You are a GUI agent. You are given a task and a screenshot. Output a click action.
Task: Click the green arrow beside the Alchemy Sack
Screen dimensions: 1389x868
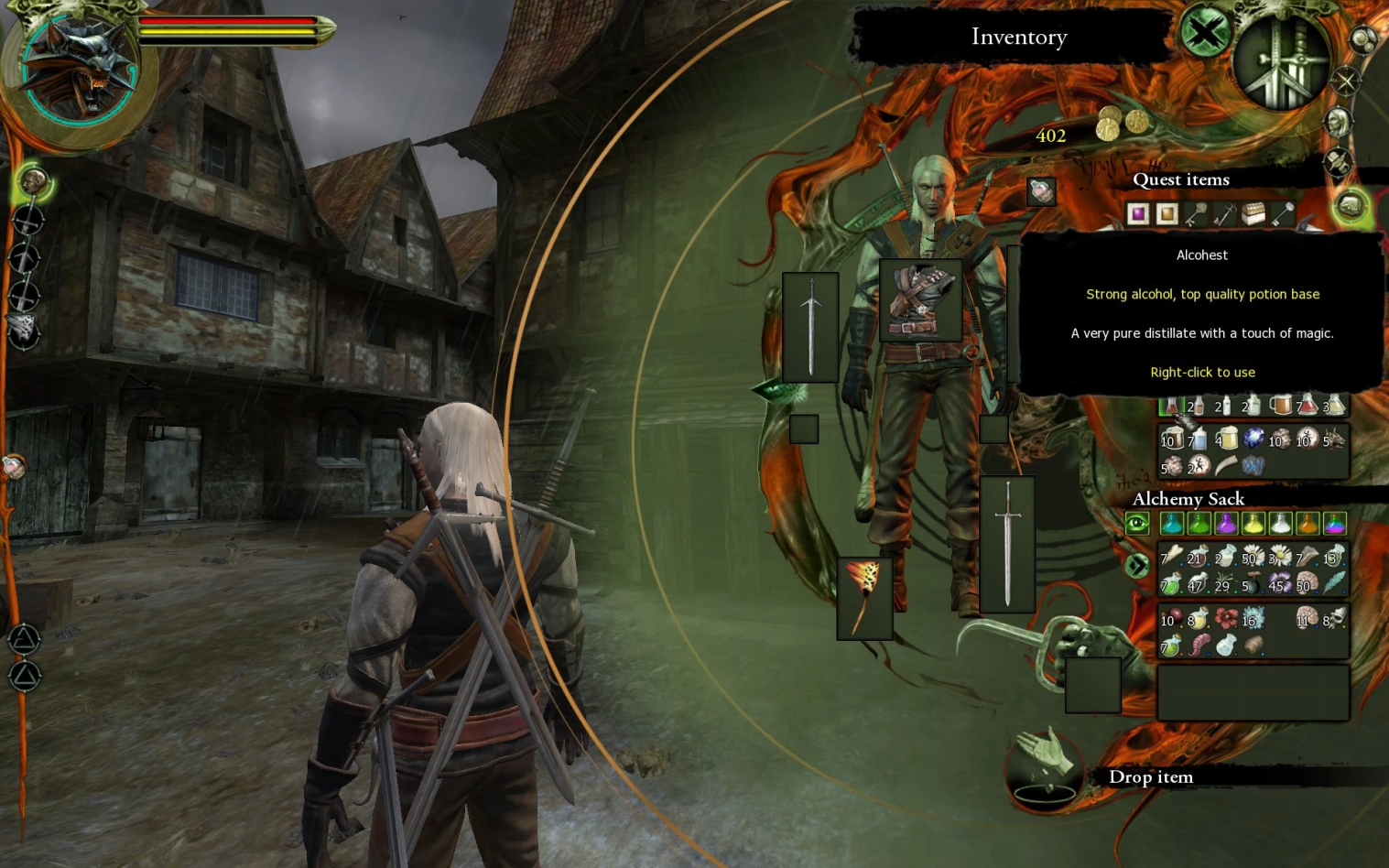tap(1137, 566)
